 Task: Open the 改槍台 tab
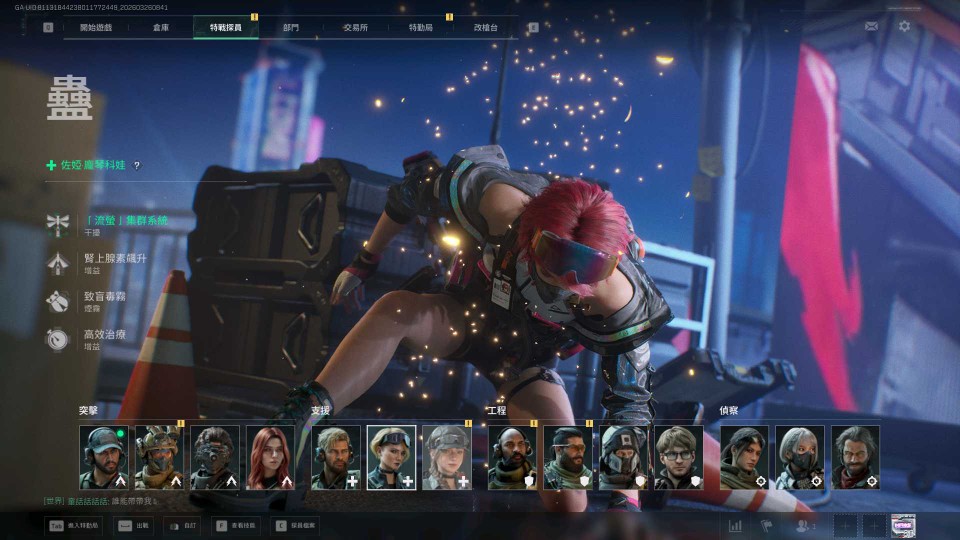484,28
